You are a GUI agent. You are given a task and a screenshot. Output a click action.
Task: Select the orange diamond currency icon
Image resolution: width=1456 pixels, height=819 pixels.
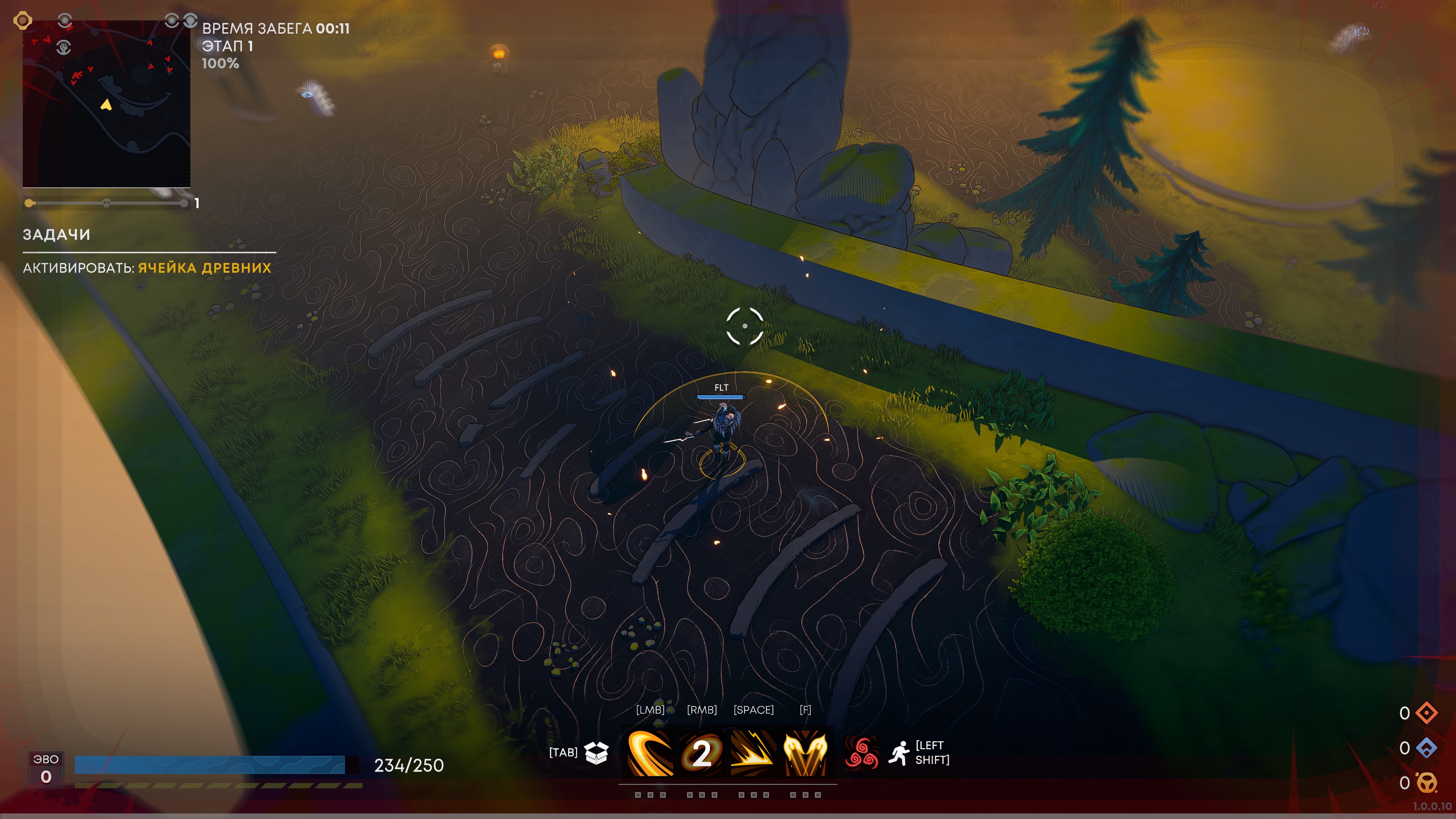tap(1426, 713)
